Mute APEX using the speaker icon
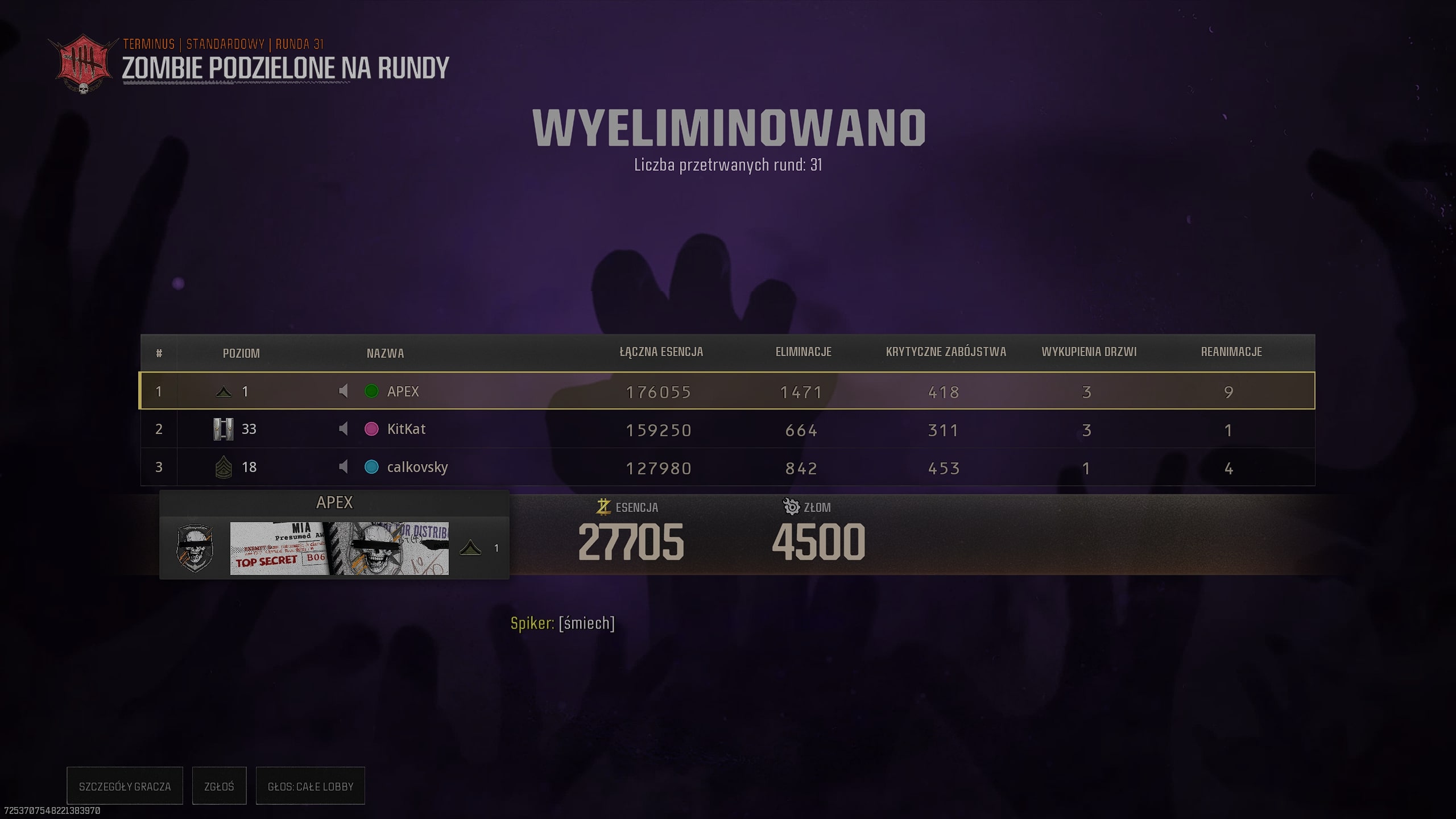Image resolution: width=1456 pixels, height=819 pixels. (x=343, y=391)
